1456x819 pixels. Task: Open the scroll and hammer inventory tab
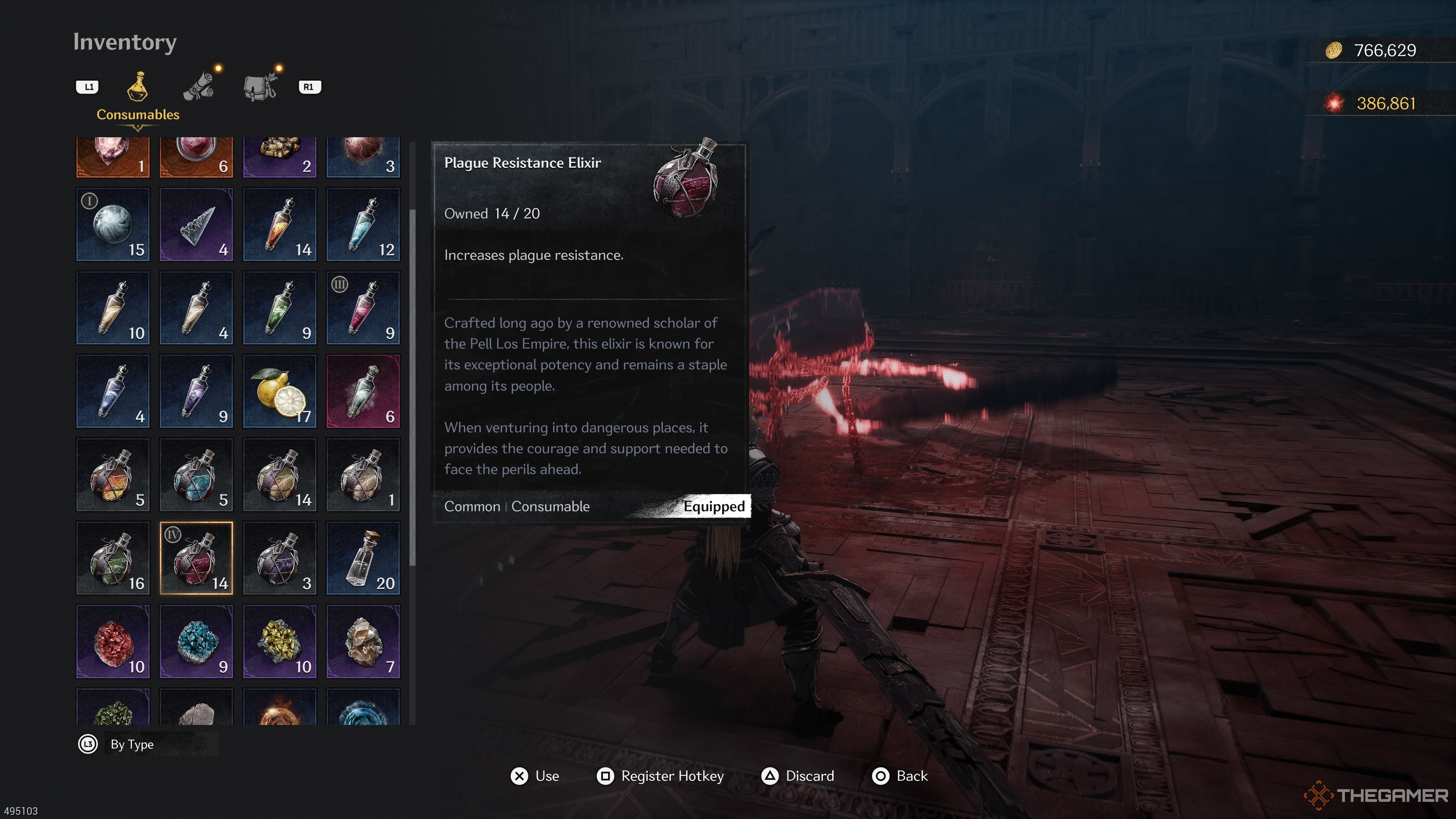pos(198,86)
